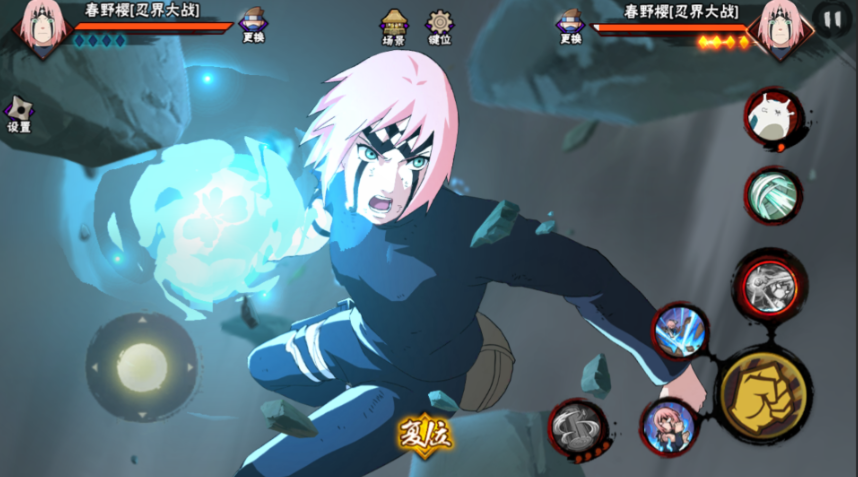Pause the battle
The width and height of the screenshot is (858, 477).
point(831,19)
